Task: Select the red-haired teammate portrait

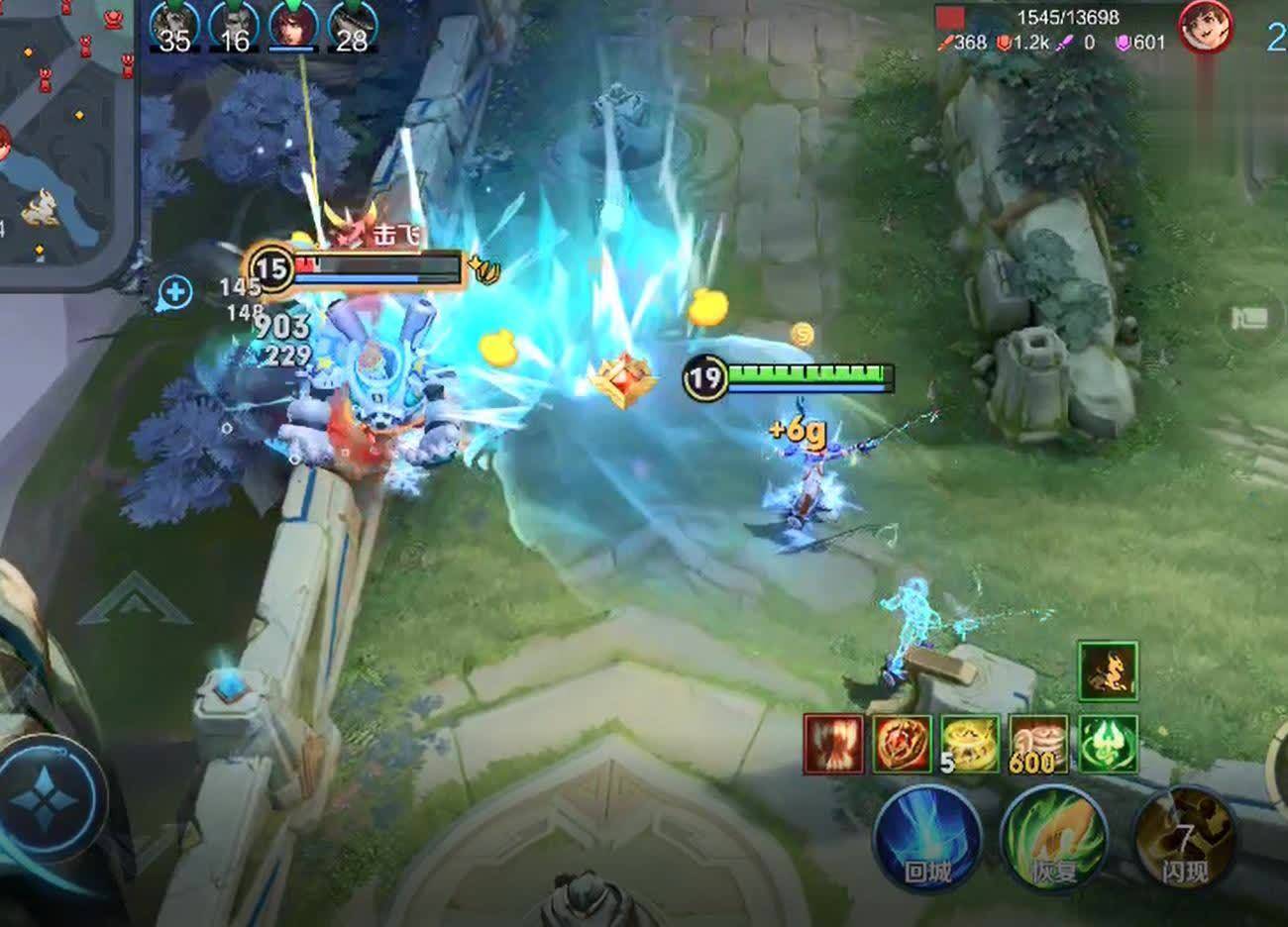Action: (293, 26)
